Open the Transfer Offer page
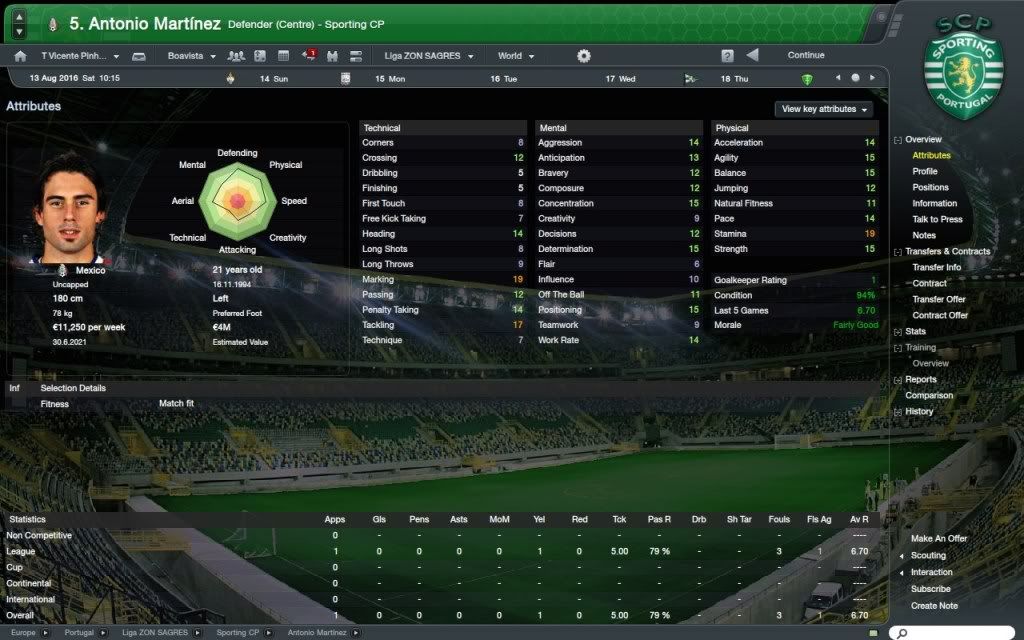 tap(938, 300)
